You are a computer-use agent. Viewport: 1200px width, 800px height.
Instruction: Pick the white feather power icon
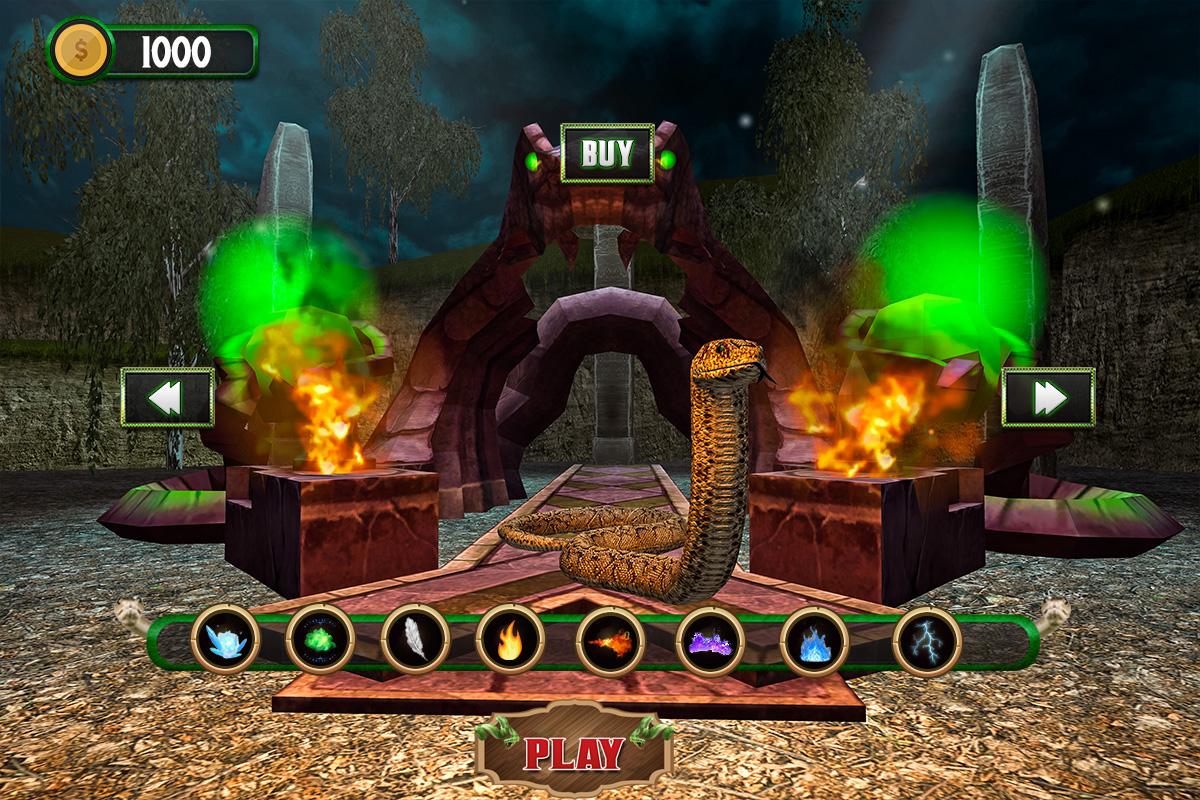coord(415,638)
